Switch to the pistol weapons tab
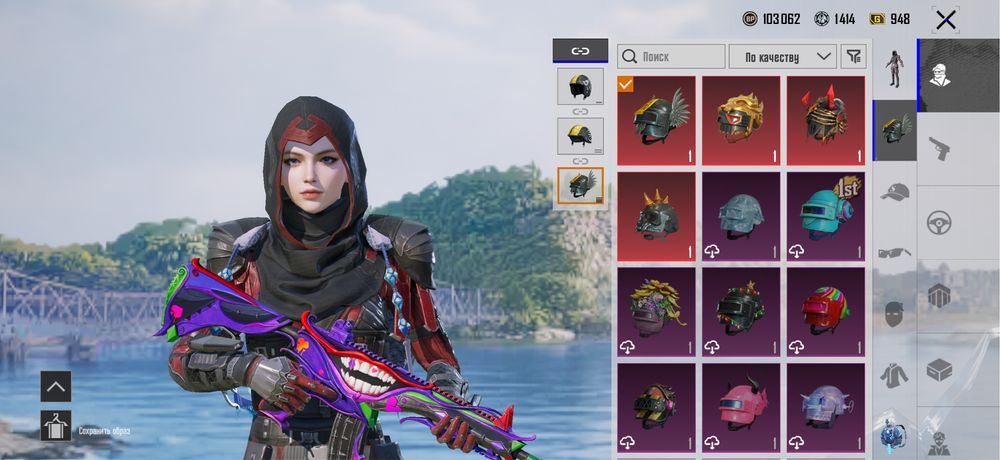Viewport: 1000px width, 460px height. point(939,148)
